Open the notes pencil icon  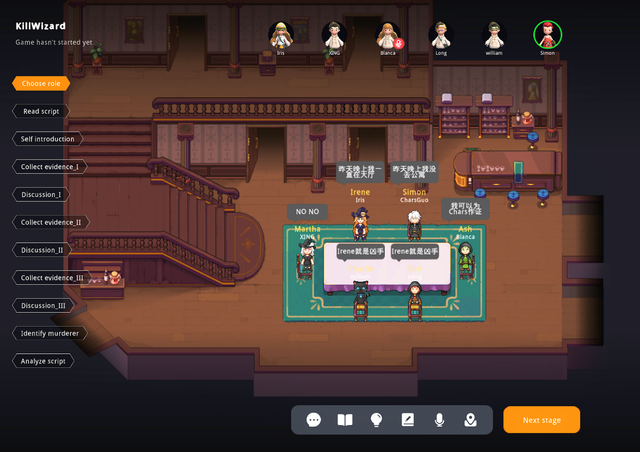pyautogui.click(x=407, y=420)
